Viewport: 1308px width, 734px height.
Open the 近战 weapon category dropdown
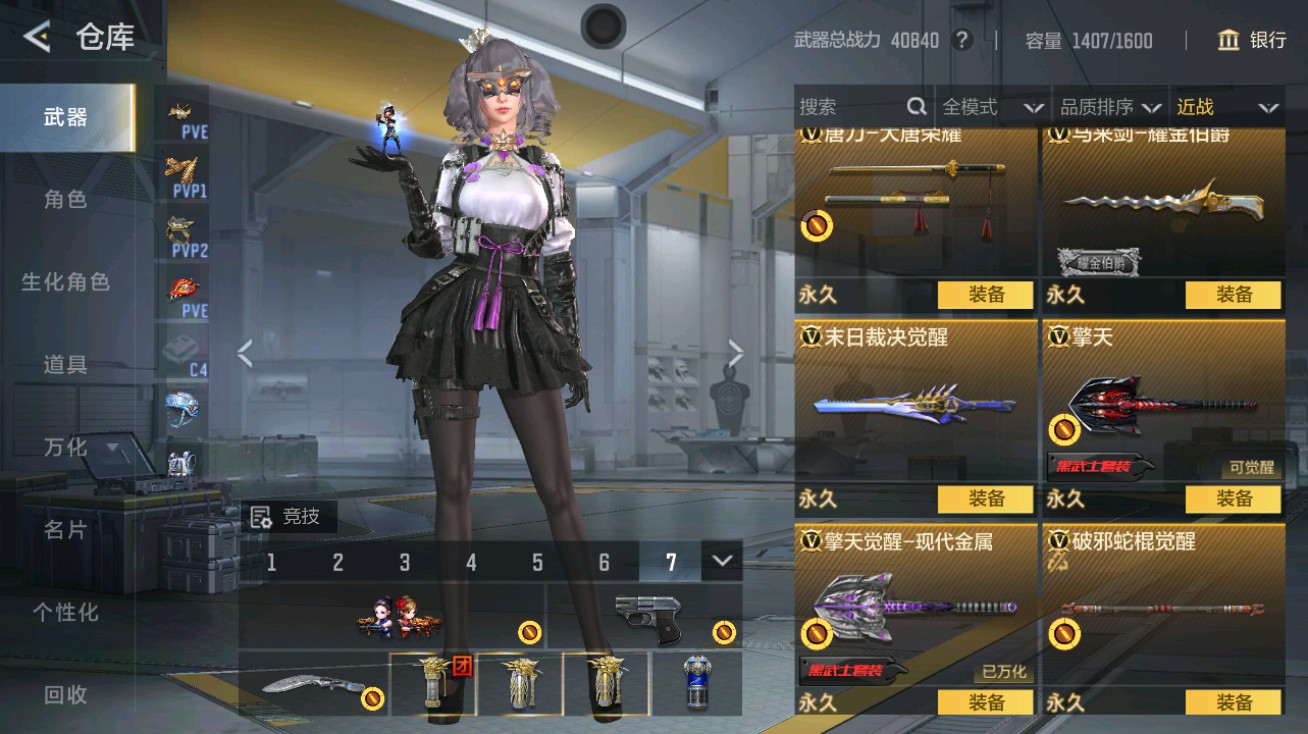1225,106
